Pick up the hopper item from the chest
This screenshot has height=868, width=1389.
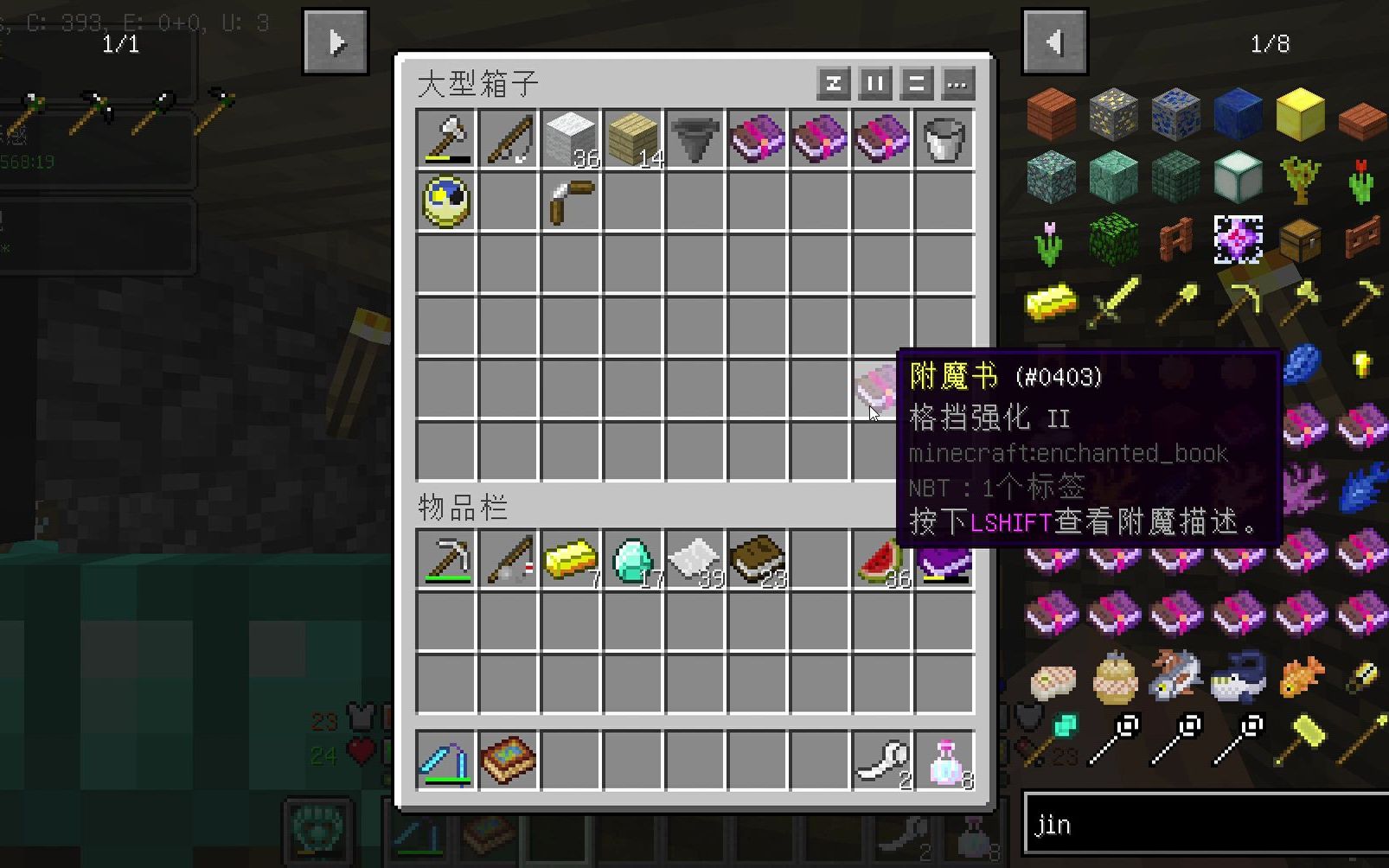pyautogui.click(x=695, y=138)
